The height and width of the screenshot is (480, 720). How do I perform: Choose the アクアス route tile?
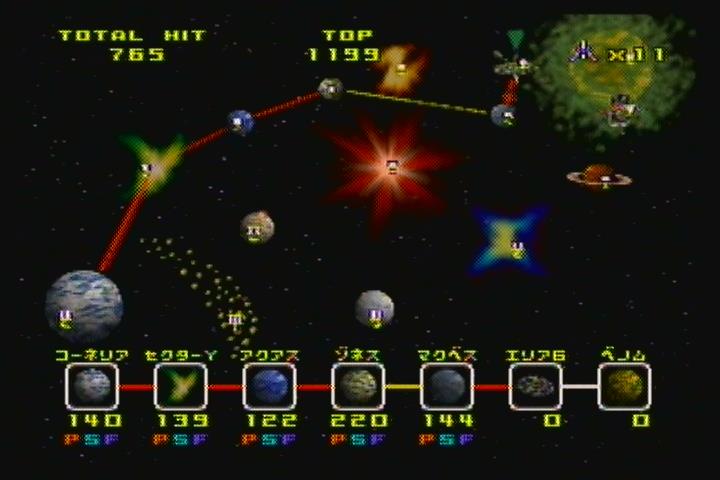[x=269, y=386]
